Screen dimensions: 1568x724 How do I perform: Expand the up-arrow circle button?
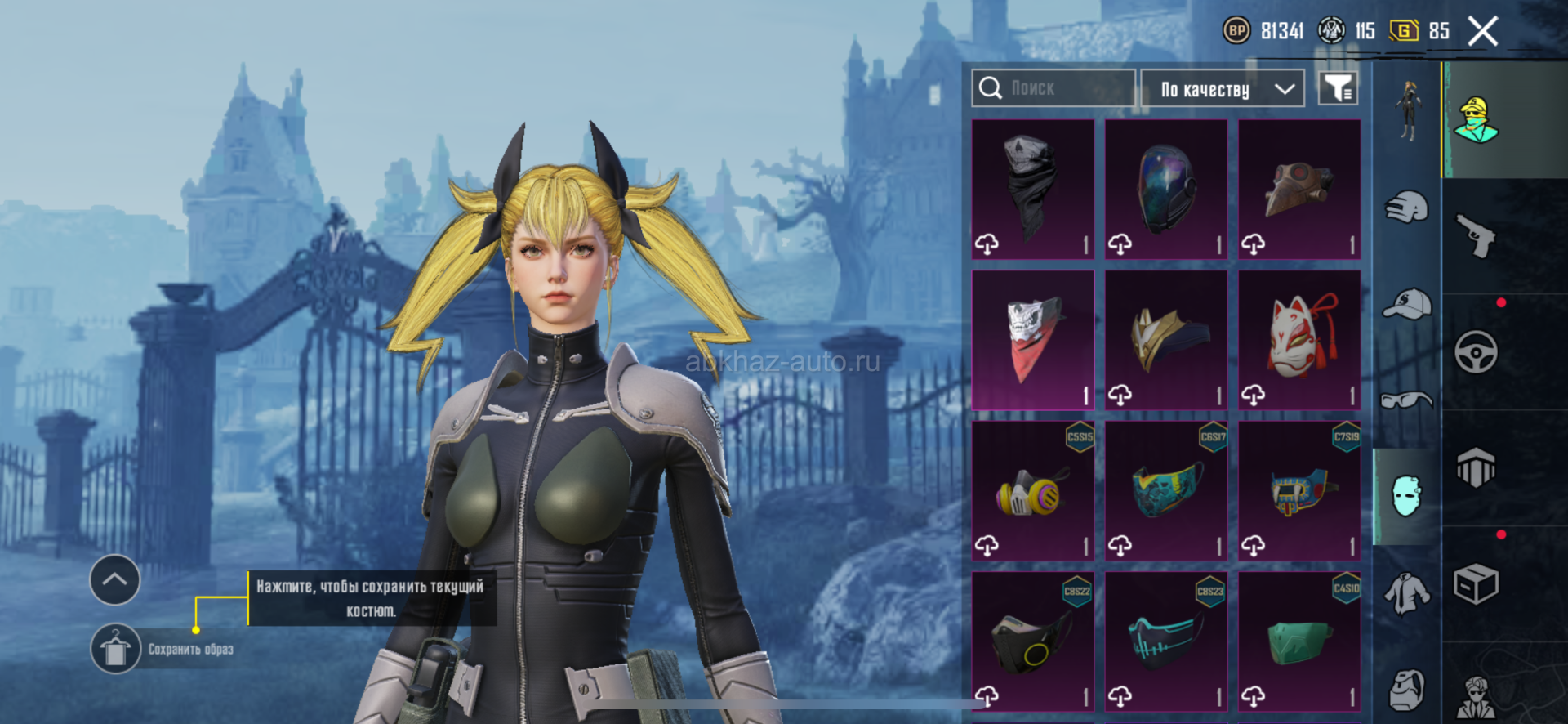114,579
